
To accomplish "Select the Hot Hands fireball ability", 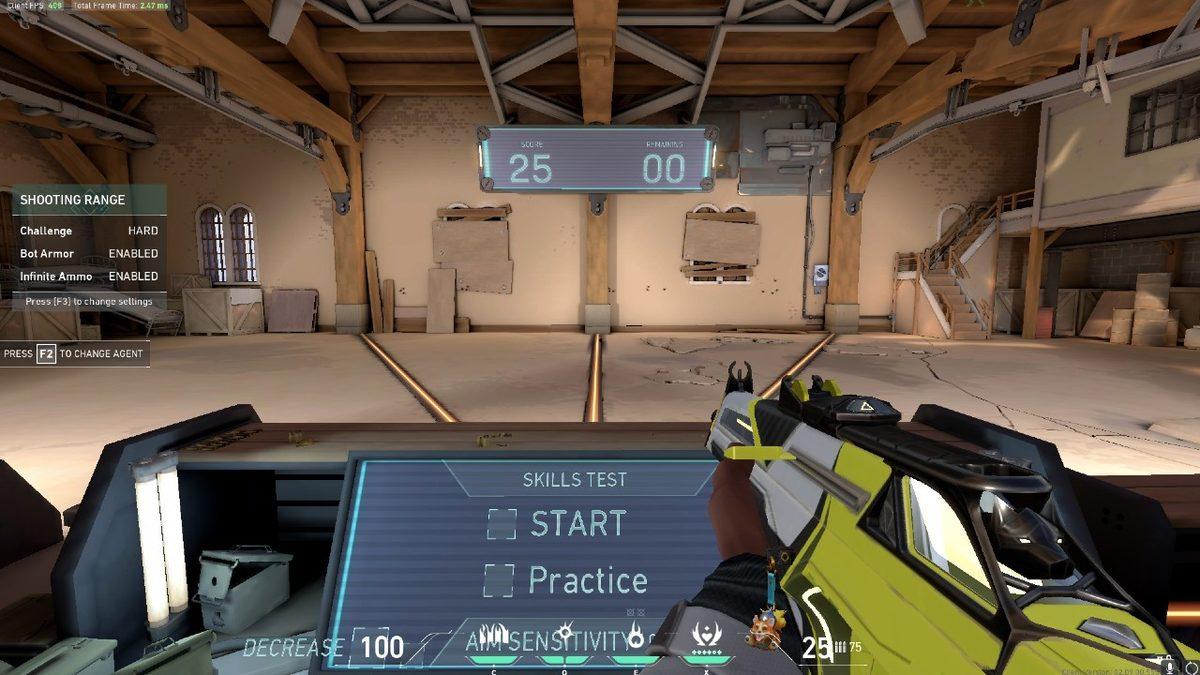I will click(x=635, y=637).
